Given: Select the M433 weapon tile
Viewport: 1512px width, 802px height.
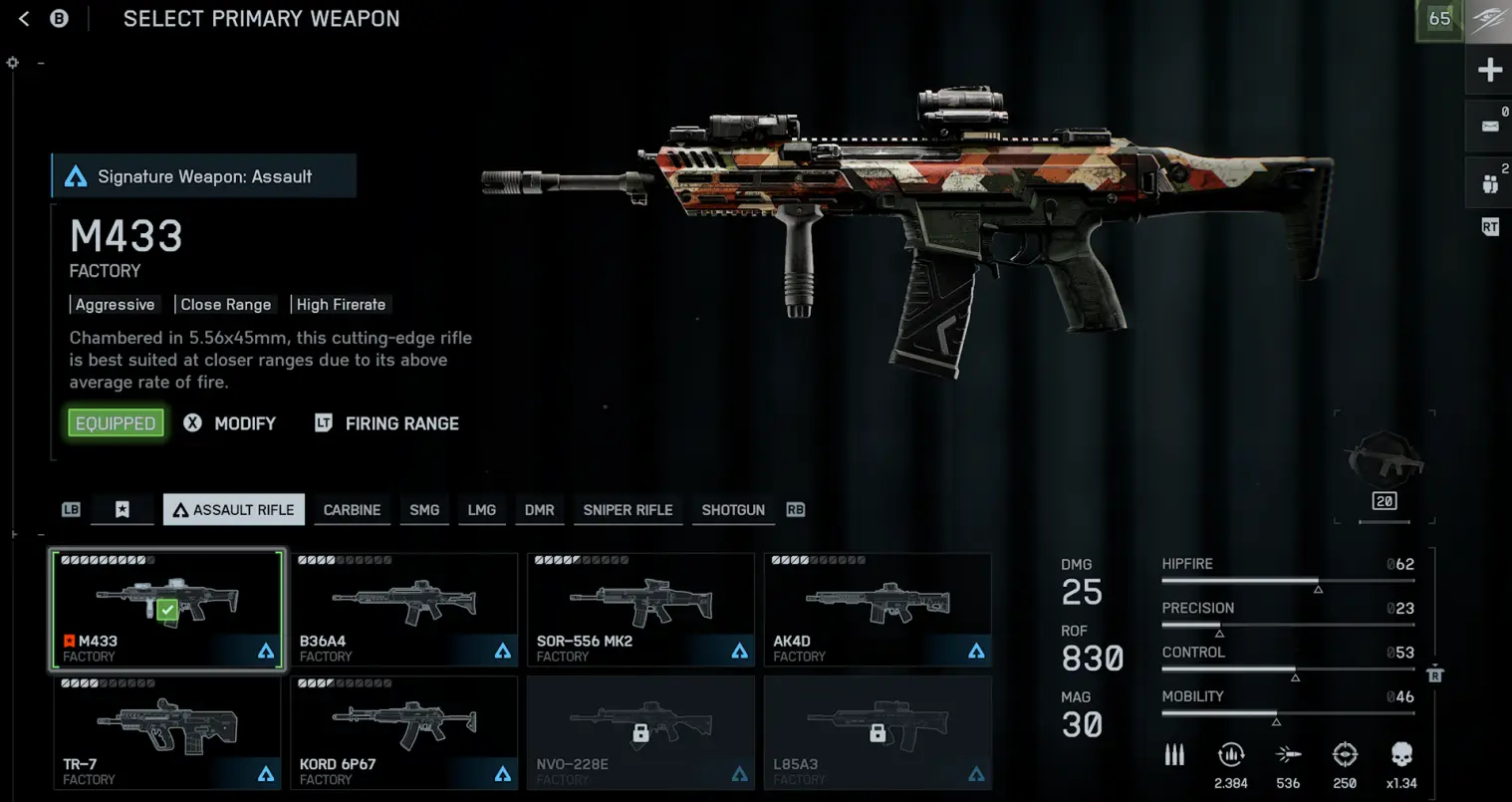Looking at the screenshot, I should point(167,610).
